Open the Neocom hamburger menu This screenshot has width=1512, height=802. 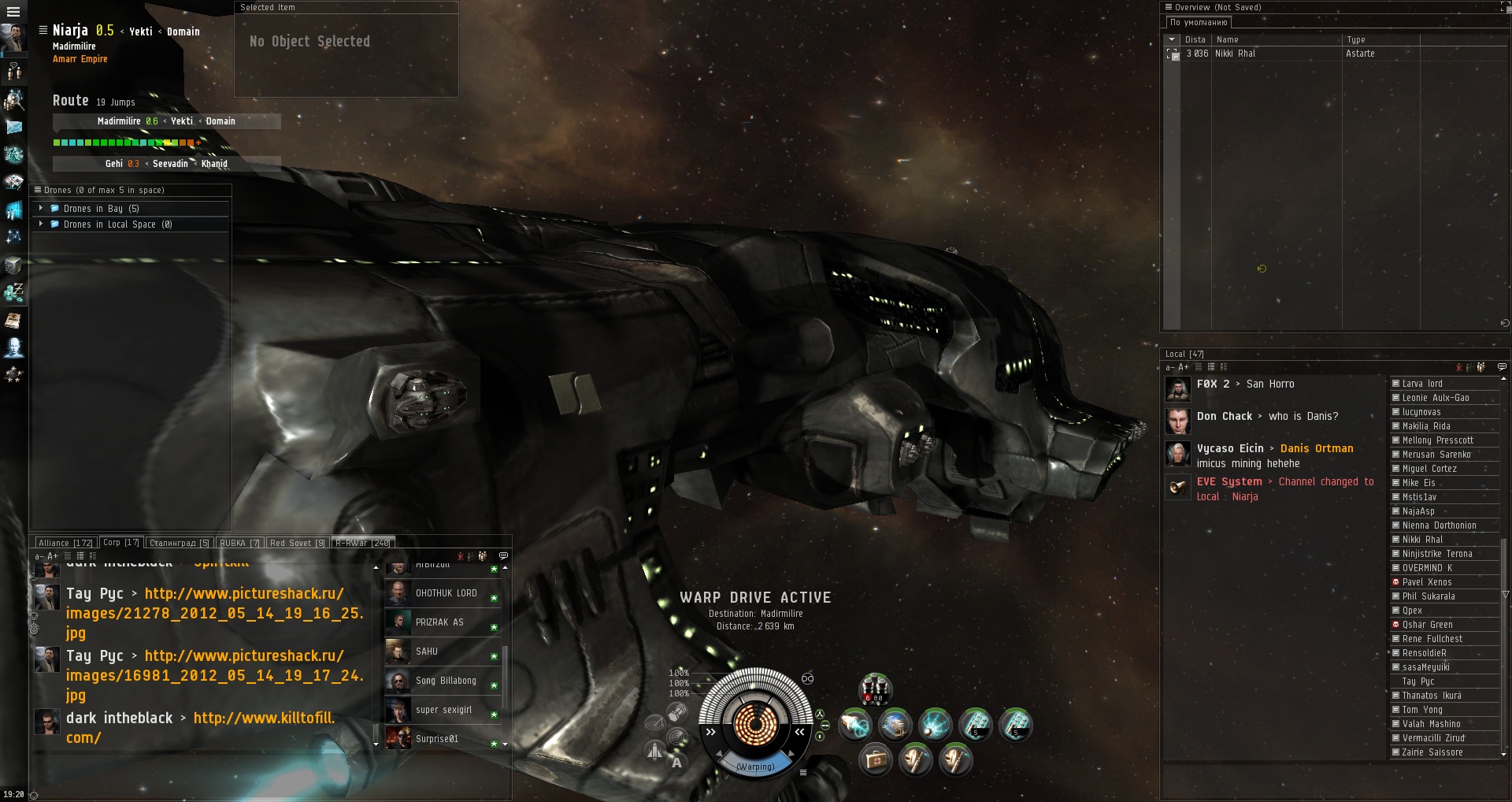pos(13,12)
